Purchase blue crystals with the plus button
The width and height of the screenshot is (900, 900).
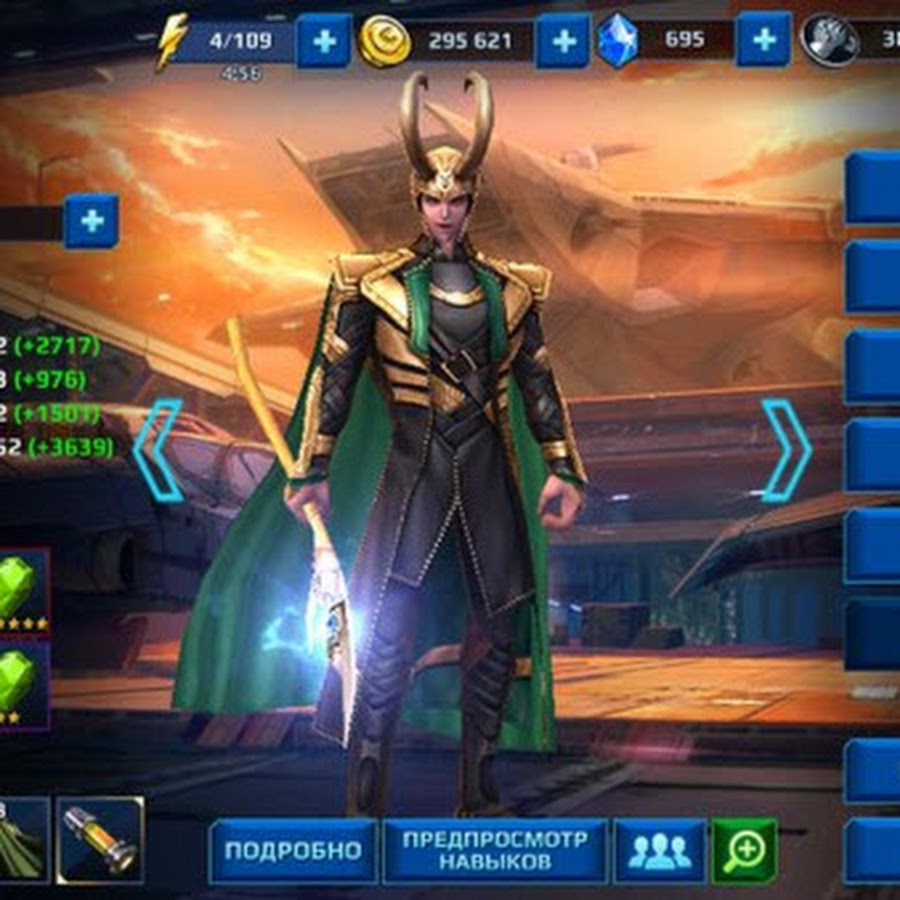pyautogui.click(x=763, y=40)
